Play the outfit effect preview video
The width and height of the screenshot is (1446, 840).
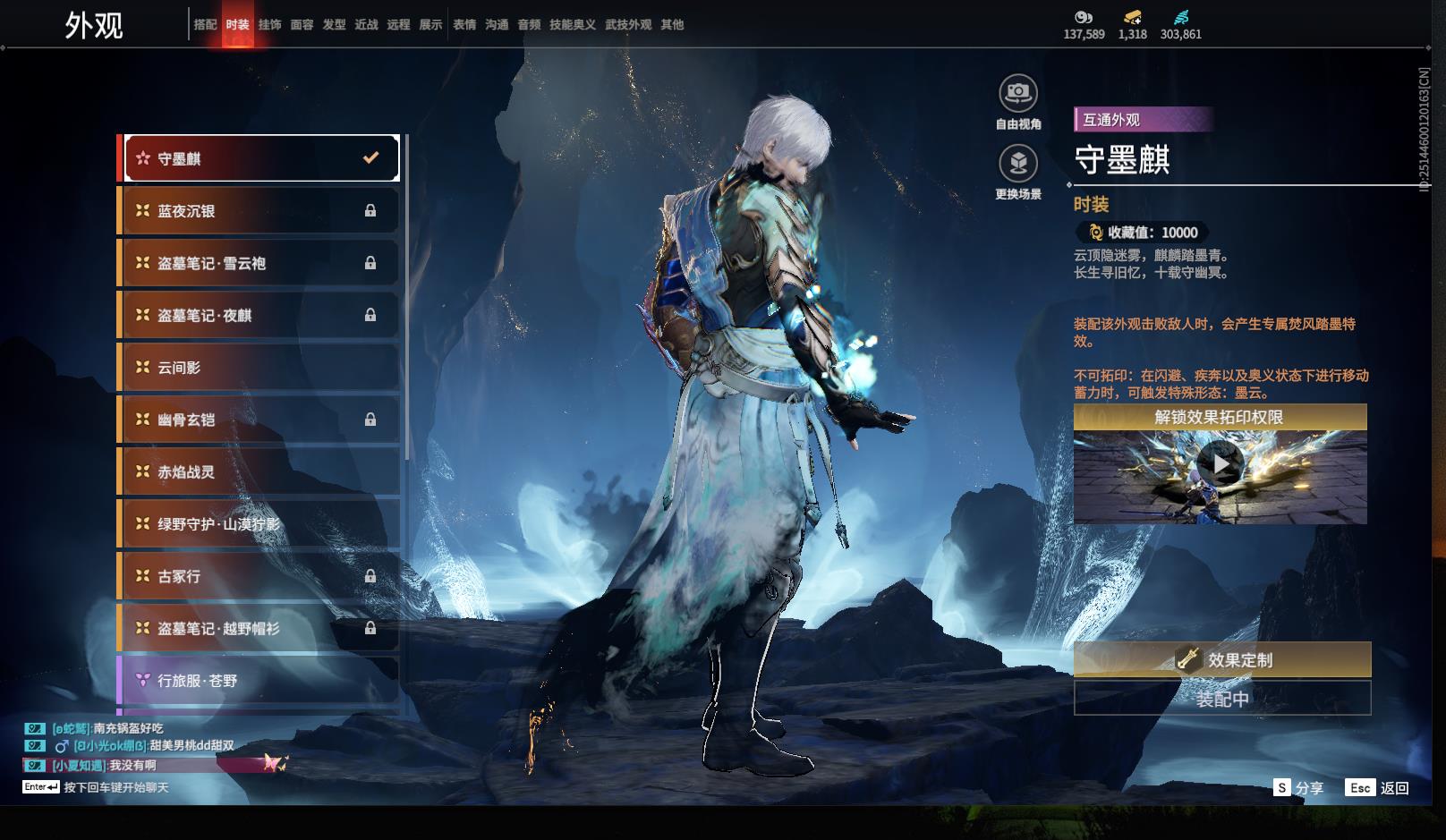click(1220, 464)
